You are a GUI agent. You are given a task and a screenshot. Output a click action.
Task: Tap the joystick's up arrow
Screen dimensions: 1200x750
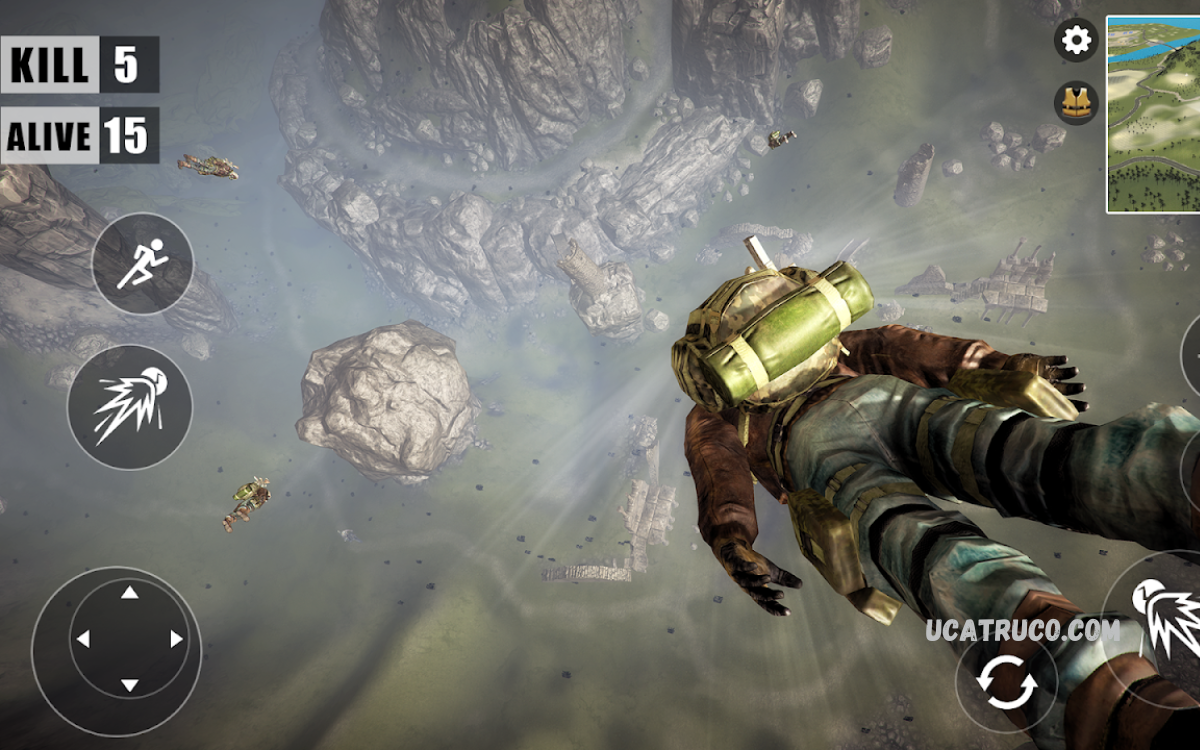pos(129,593)
